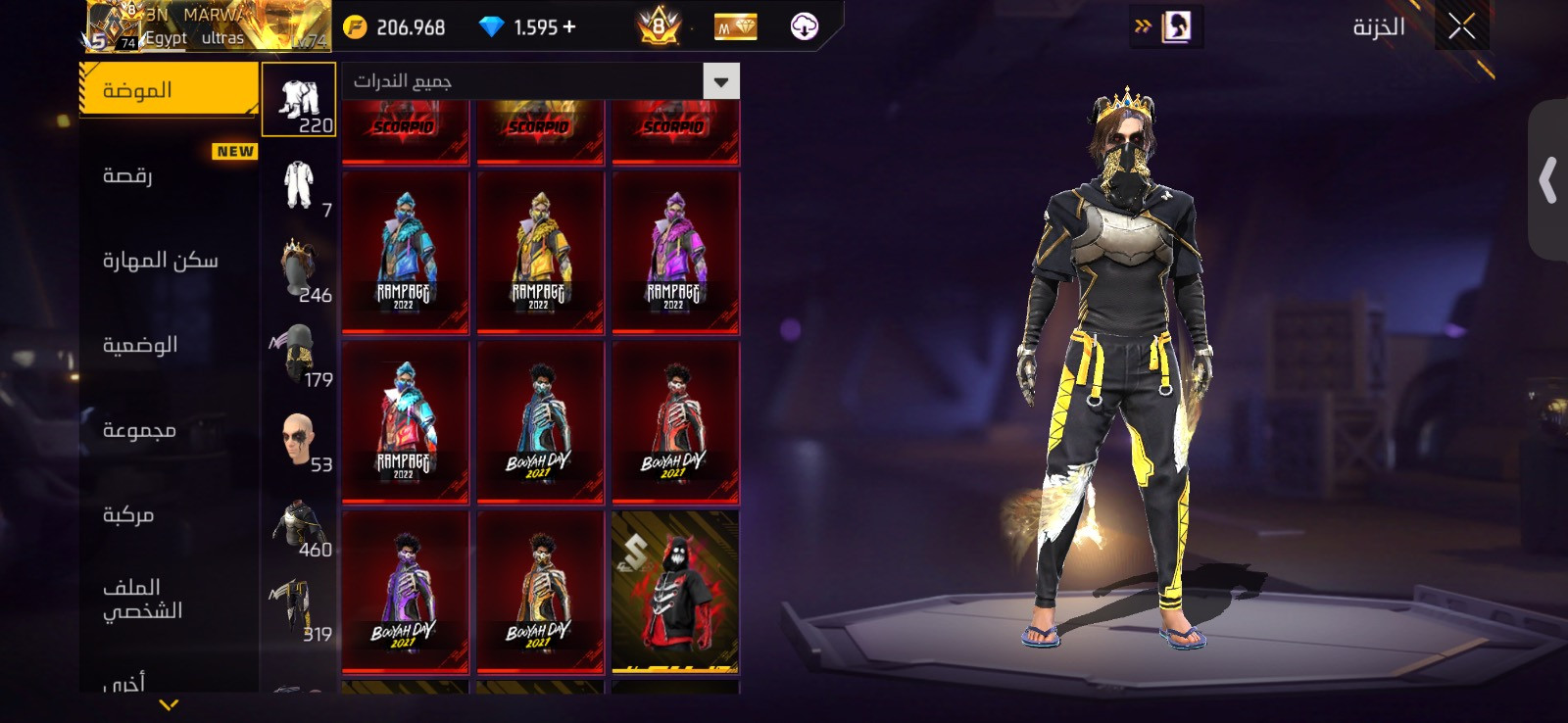This screenshot has height=723, width=1568.
Task: Choose the mask items category (179)
Action: pyautogui.click(x=299, y=354)
